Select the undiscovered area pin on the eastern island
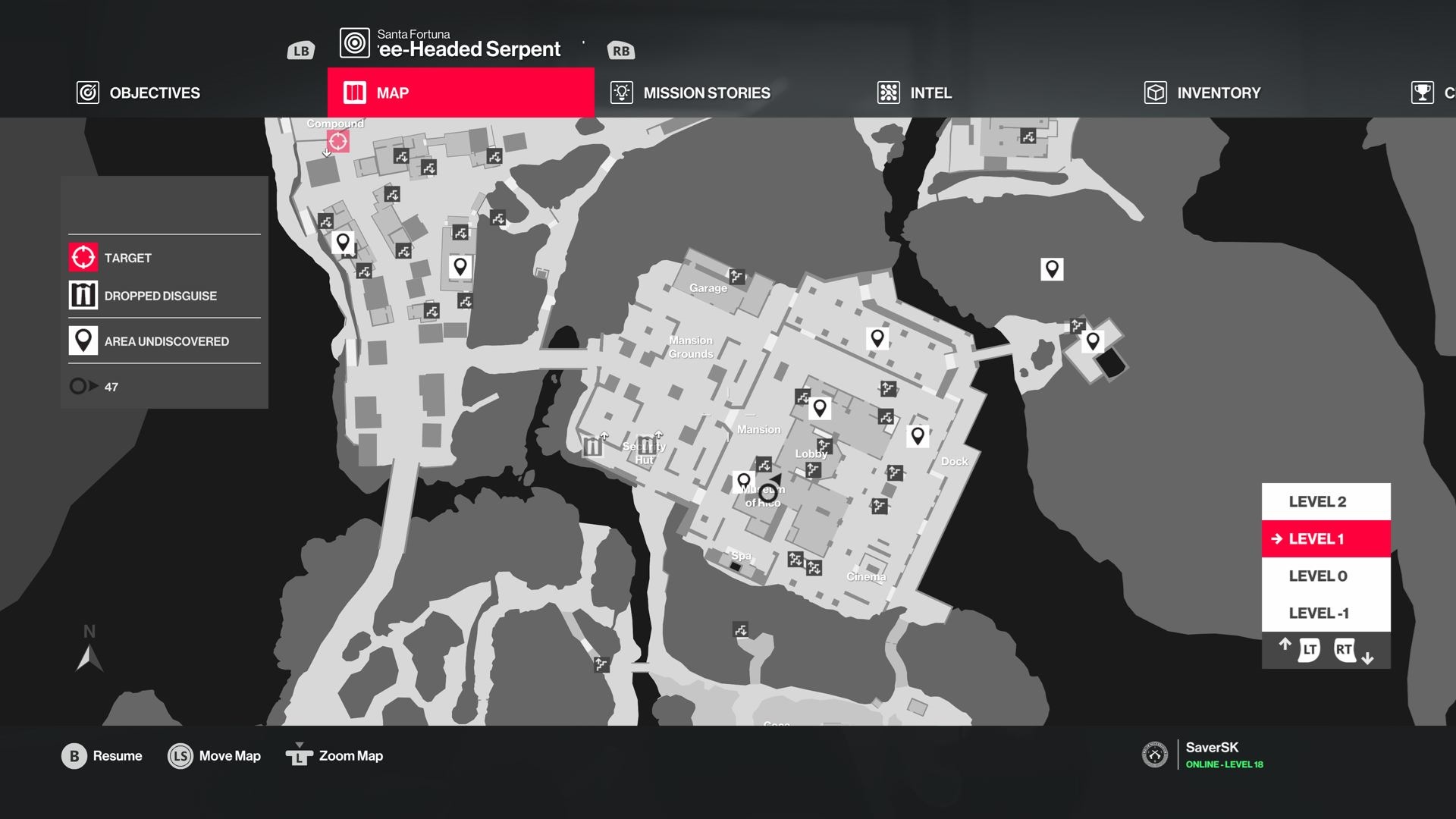Screen dimensions: 1456x819 pyautogui.click(x=1093, y=340)
